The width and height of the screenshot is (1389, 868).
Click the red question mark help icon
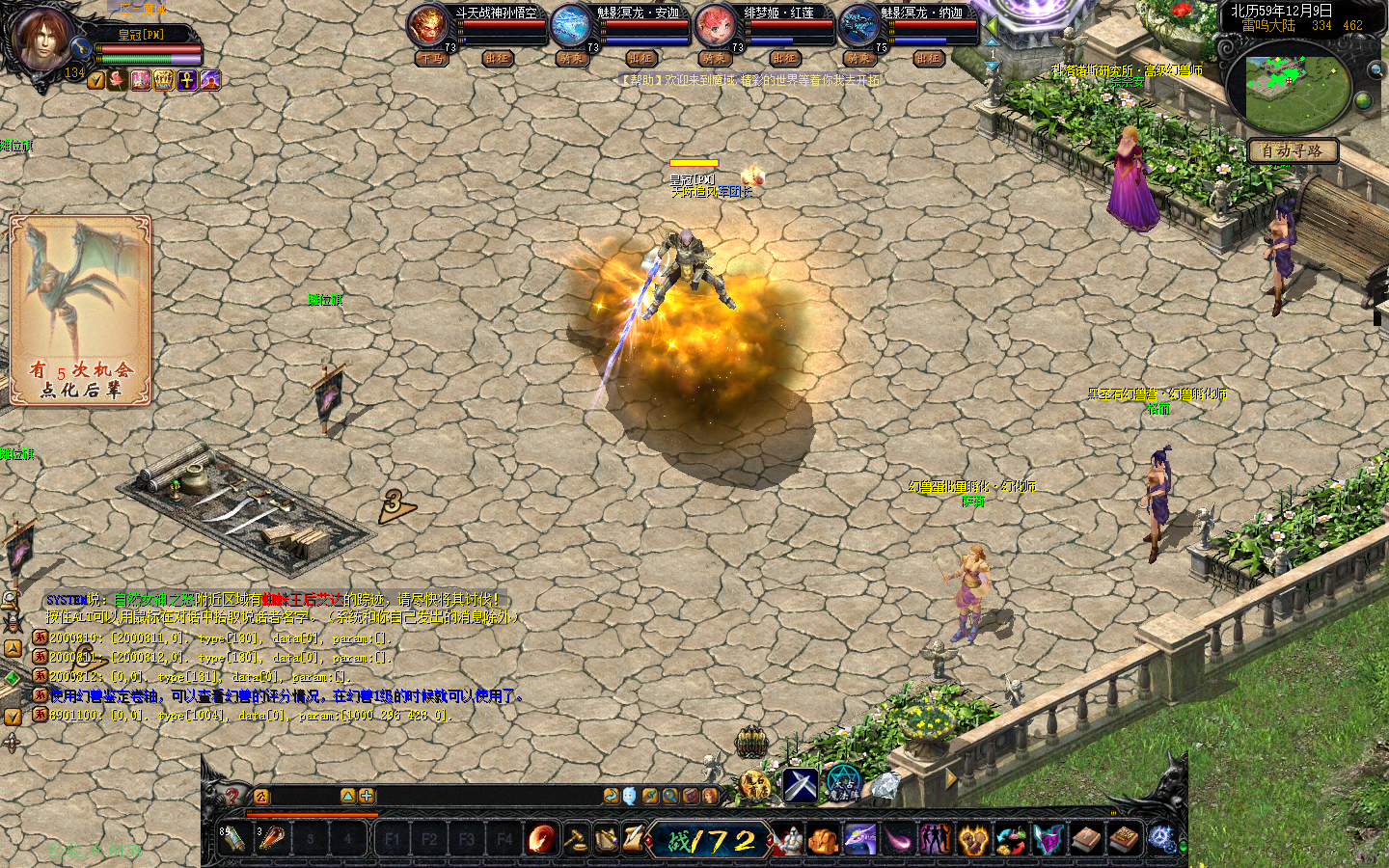point(232,797)
